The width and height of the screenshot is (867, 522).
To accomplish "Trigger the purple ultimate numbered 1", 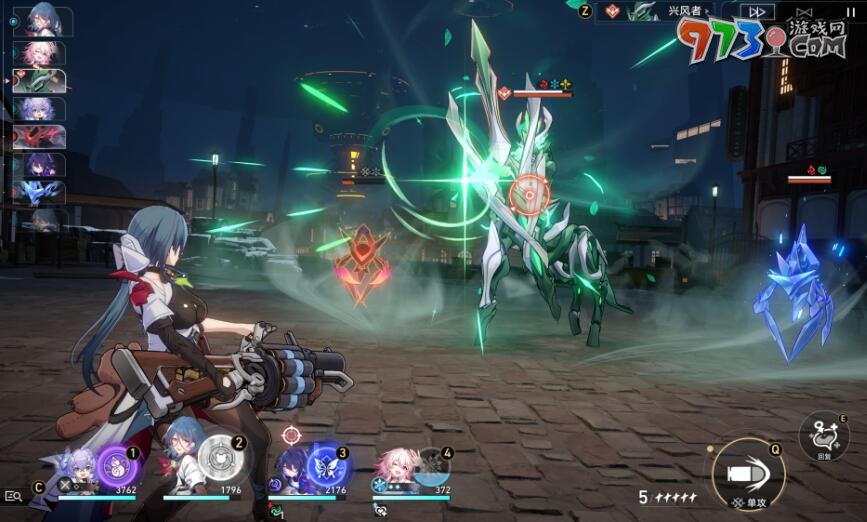I will click(115, 464).
